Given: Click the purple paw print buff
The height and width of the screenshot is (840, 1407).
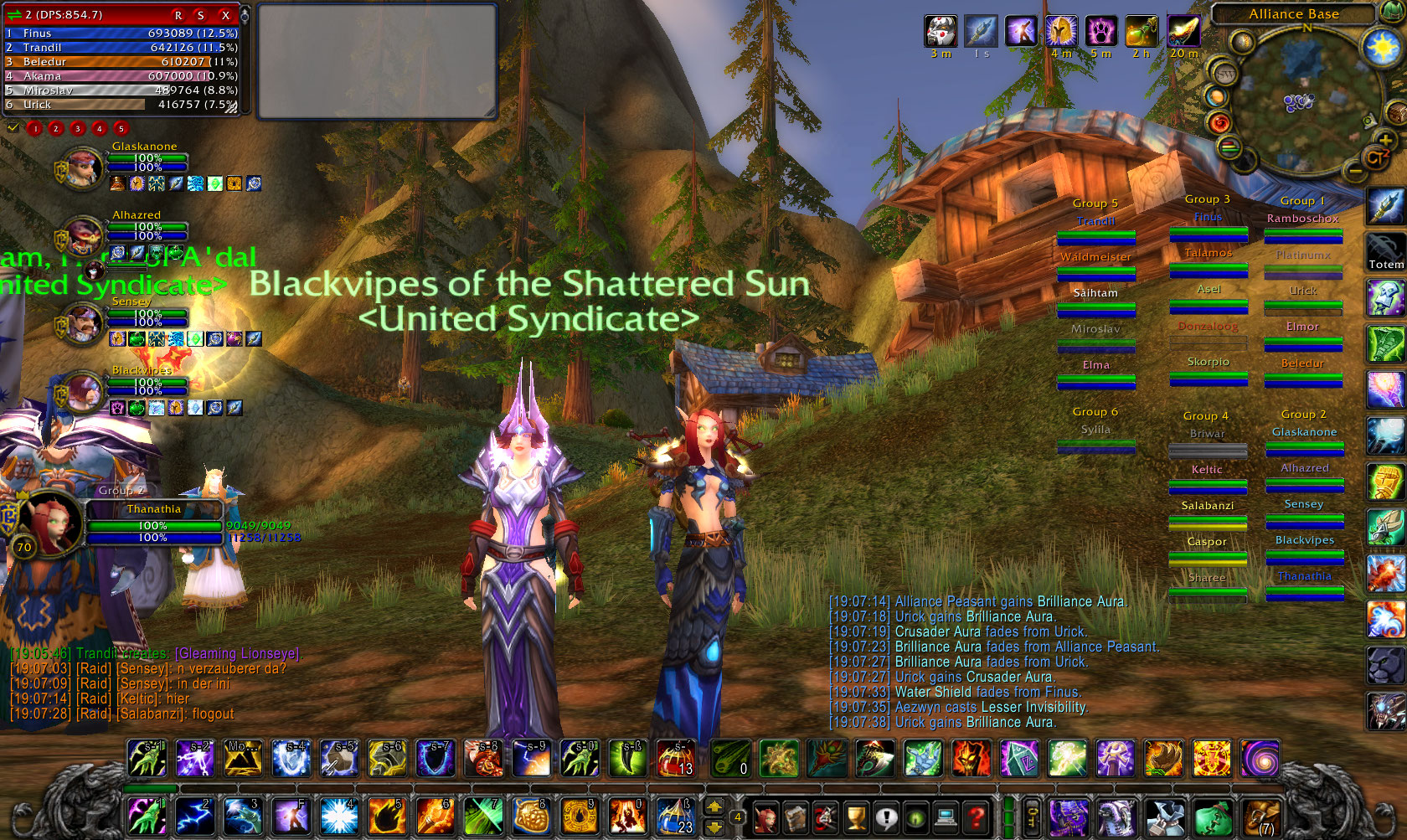Looking at the screenshot, I should click(1101, 31).
